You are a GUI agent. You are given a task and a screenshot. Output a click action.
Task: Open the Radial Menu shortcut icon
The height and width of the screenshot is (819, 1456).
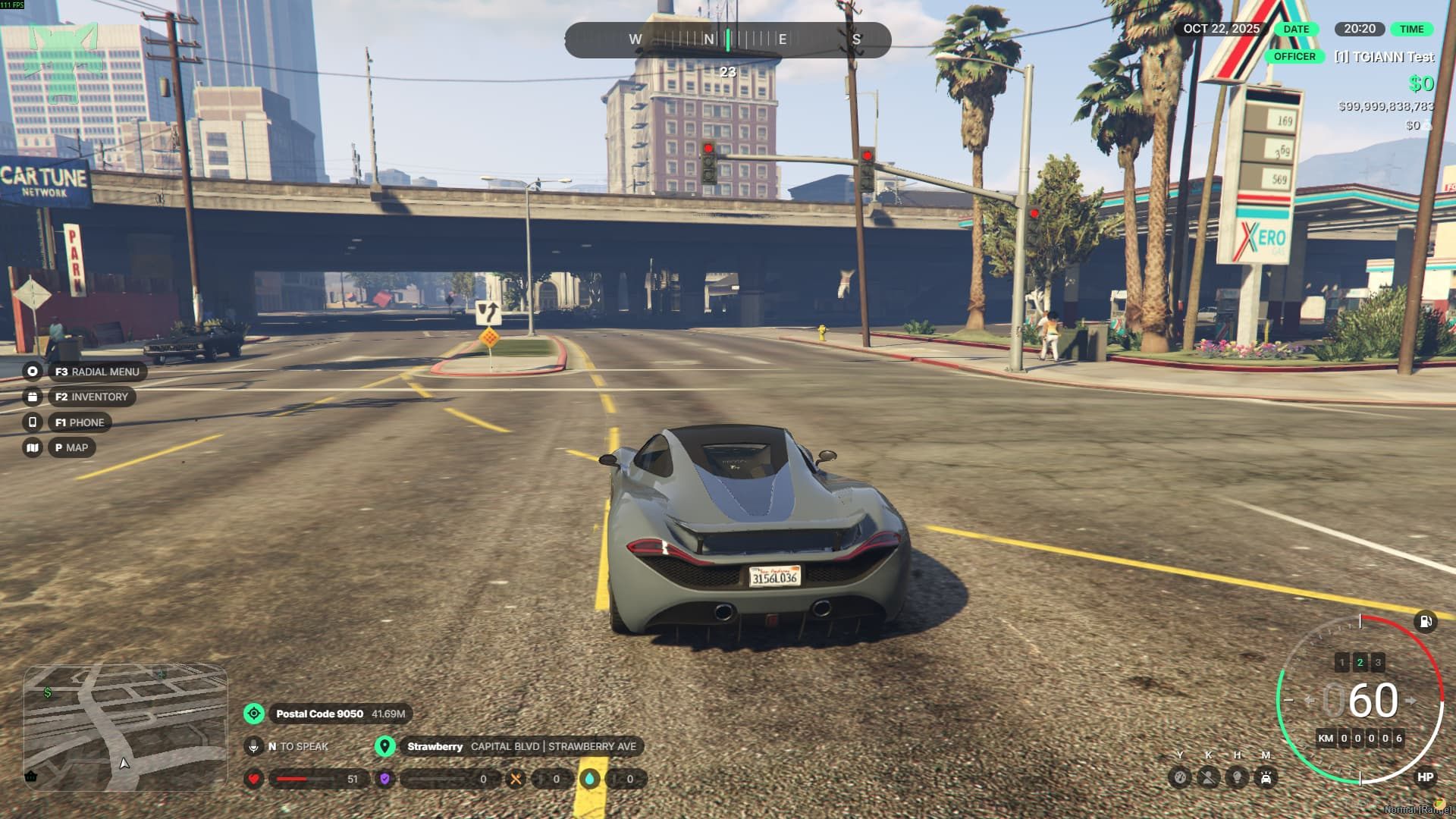(x=33, y=372)
